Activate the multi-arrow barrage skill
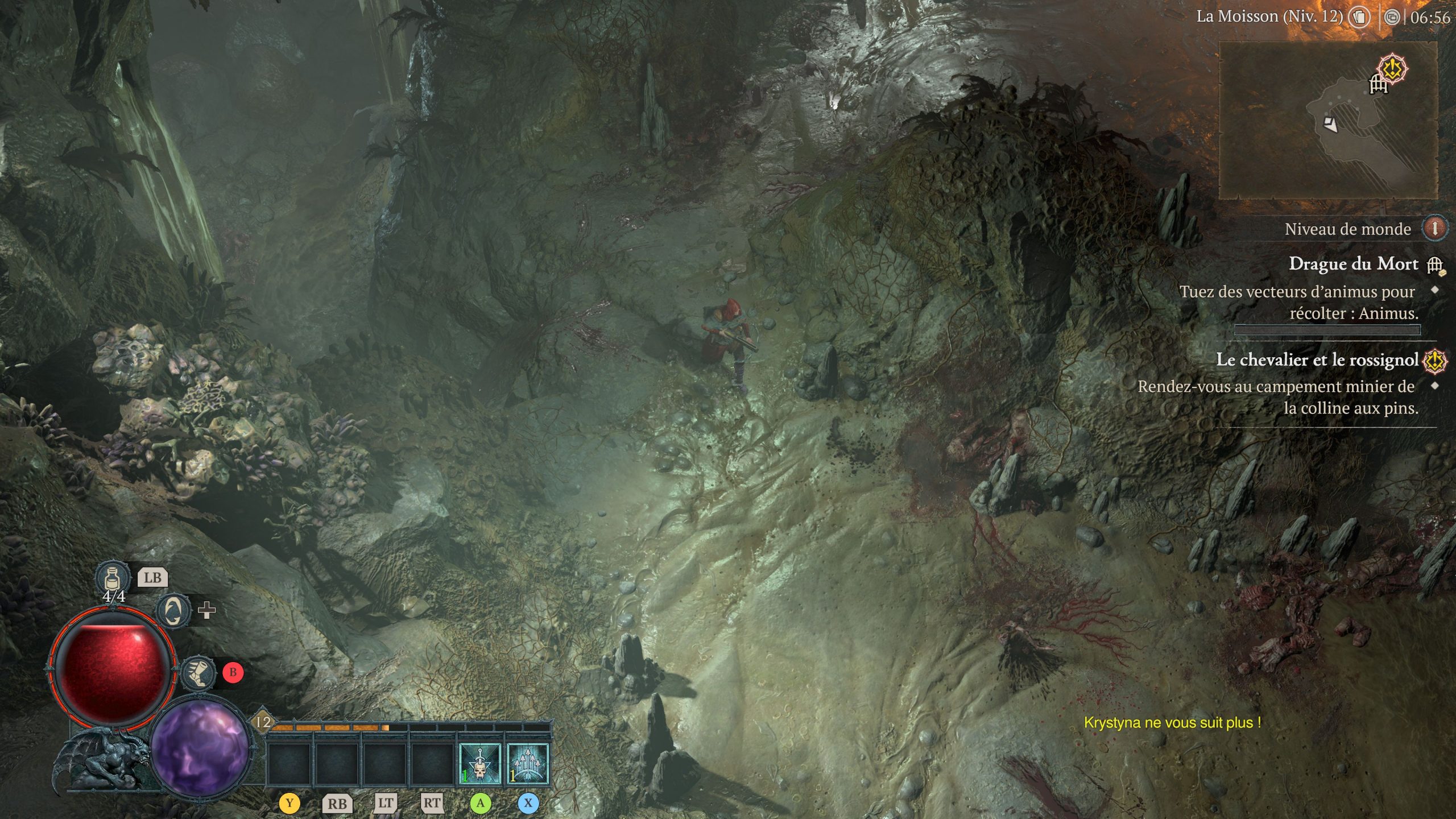This screenshot has height=819, width=1456. pos(527,764)
